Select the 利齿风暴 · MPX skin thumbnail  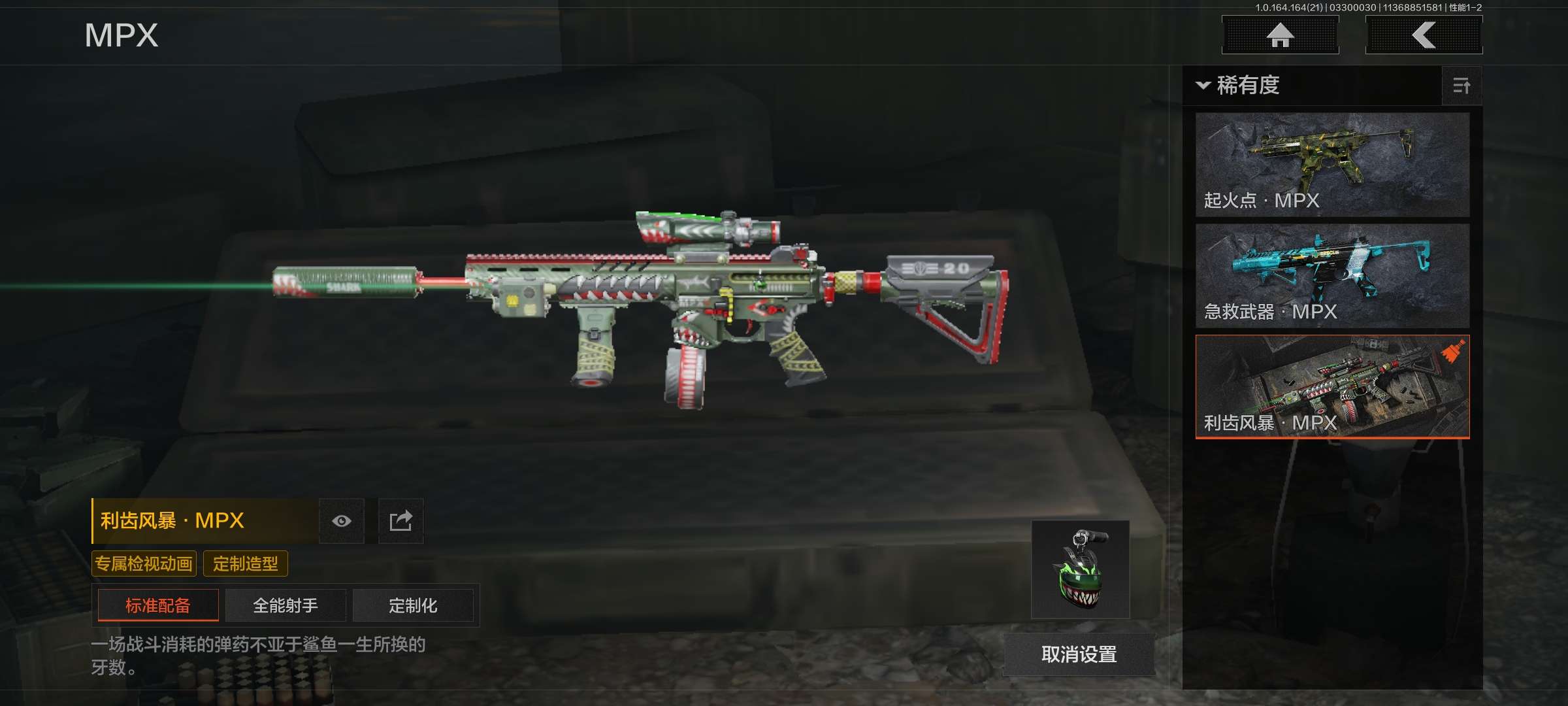(1332, 386)
